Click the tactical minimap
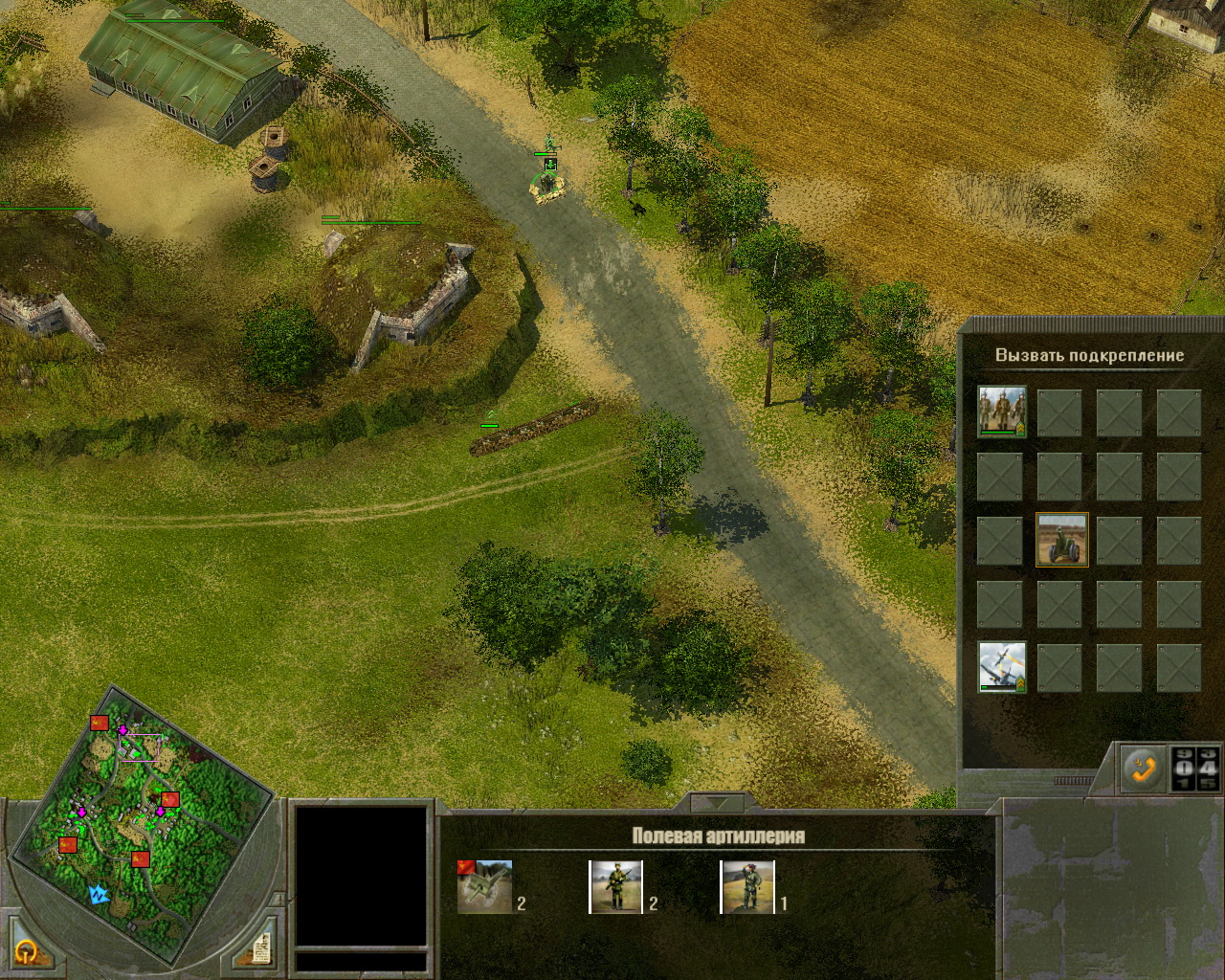The width and height of the screenshot is (1225, 980). pyautogui.click(x=142, y=821)
